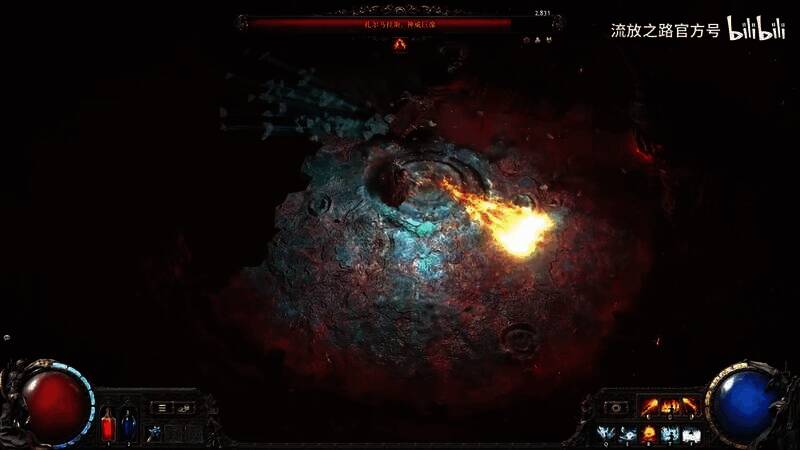The image size is (800, 450).
Task: Use the blue mana flask
Action: [129, 425]
